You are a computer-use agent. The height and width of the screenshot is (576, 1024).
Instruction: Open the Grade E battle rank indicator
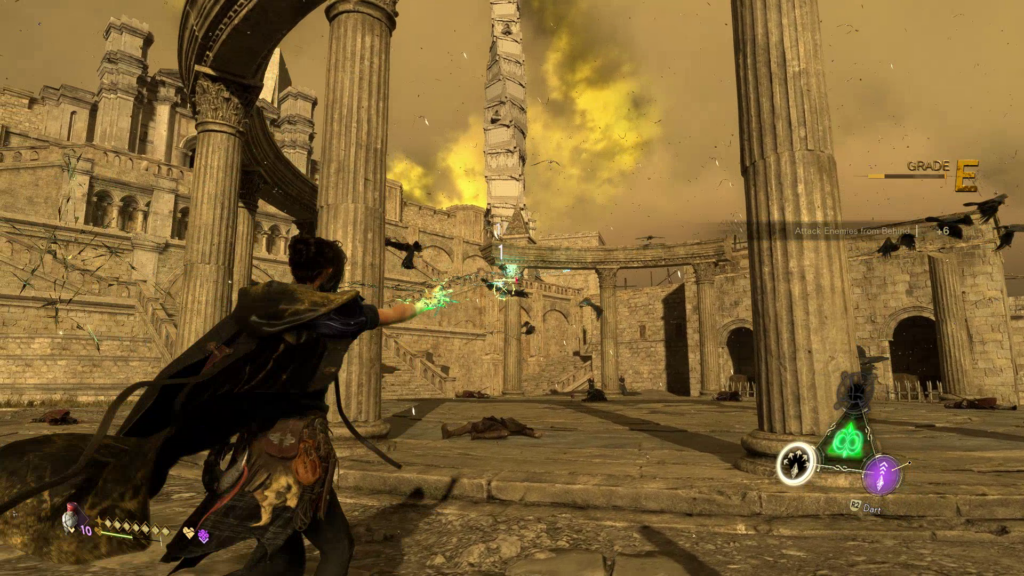pyautogui.click(x=965, y=175)
